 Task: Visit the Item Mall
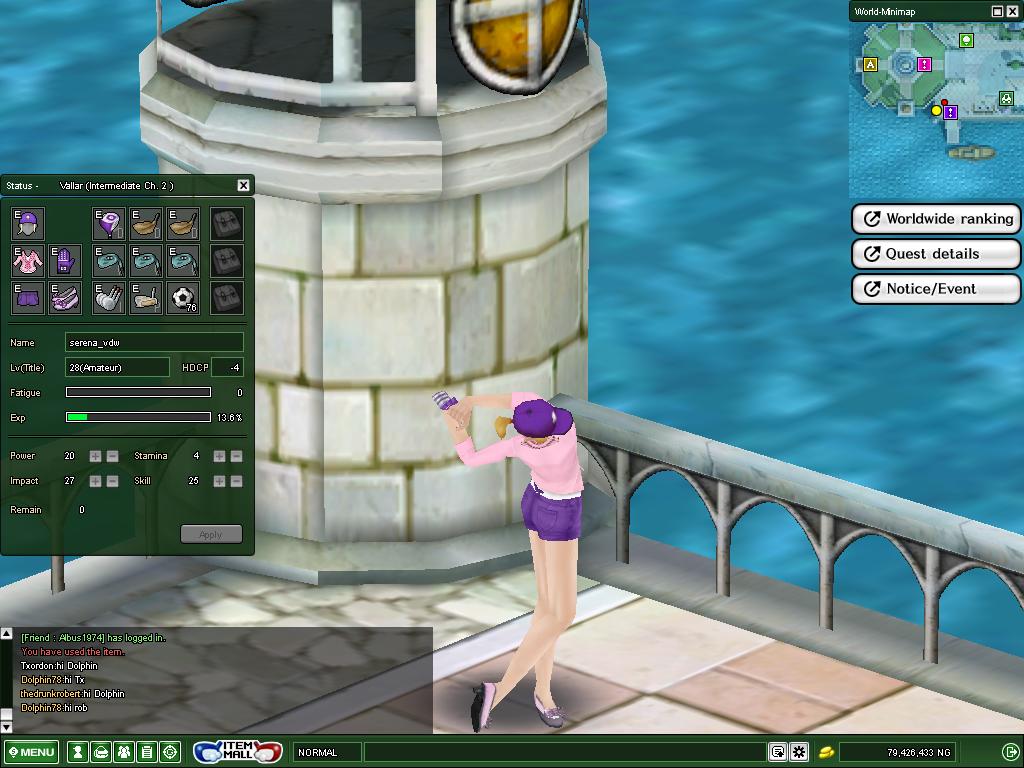[238, 751]
